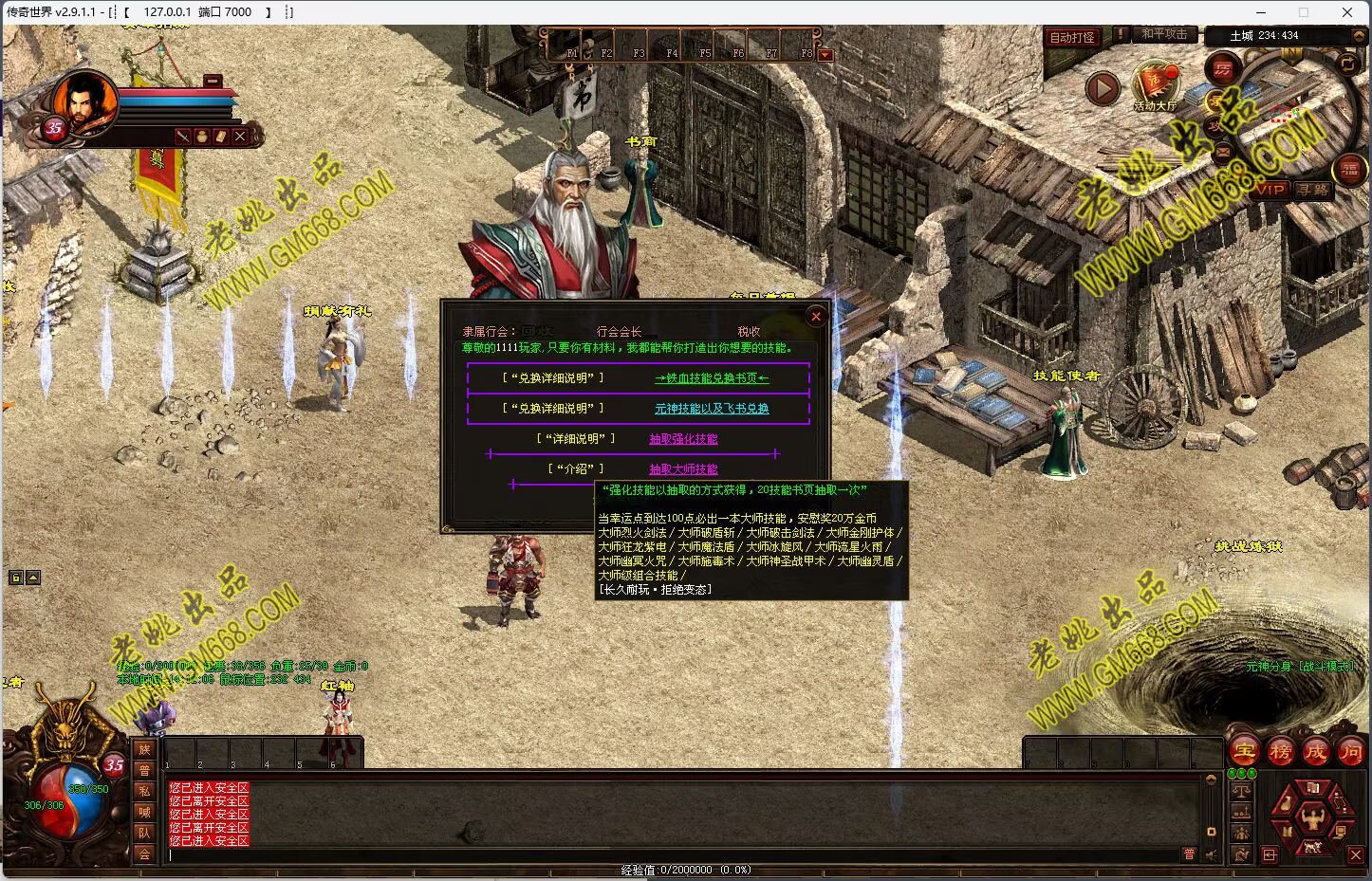Choose 抽取强化技能 option
This screenshot has height=881, width=1372.
(x=683, y=439)
